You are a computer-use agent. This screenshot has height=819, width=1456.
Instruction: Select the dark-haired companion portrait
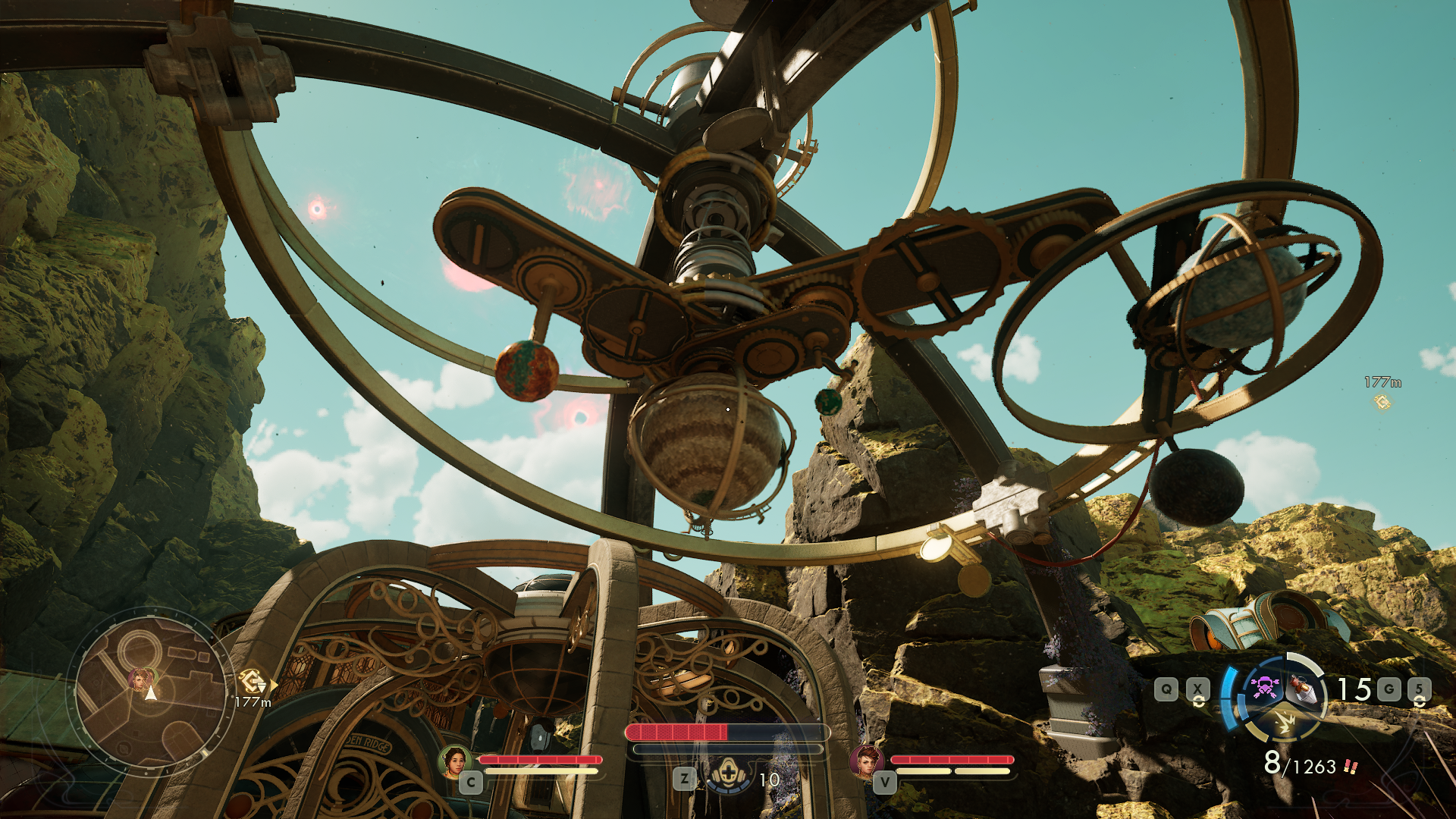coord(454,761)
